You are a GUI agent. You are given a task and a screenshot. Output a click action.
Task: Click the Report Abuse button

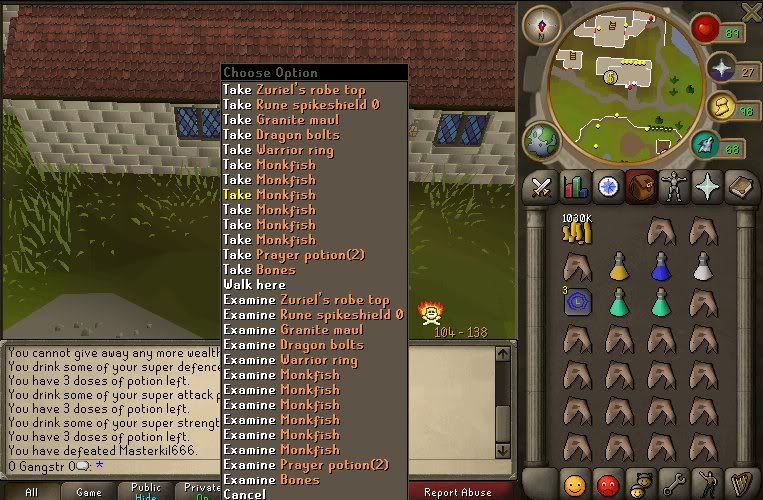point(455,492)
